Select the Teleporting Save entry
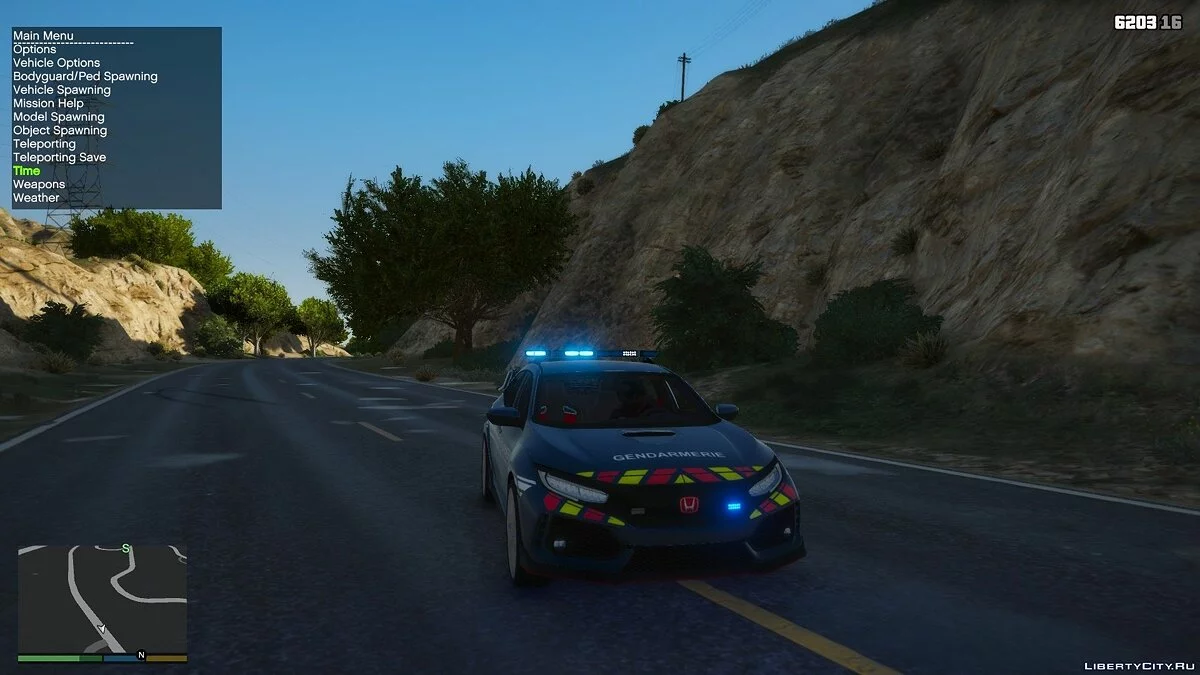Viewport: 1200px width, 675px height. pyautogui.click(x=59, y=157)
